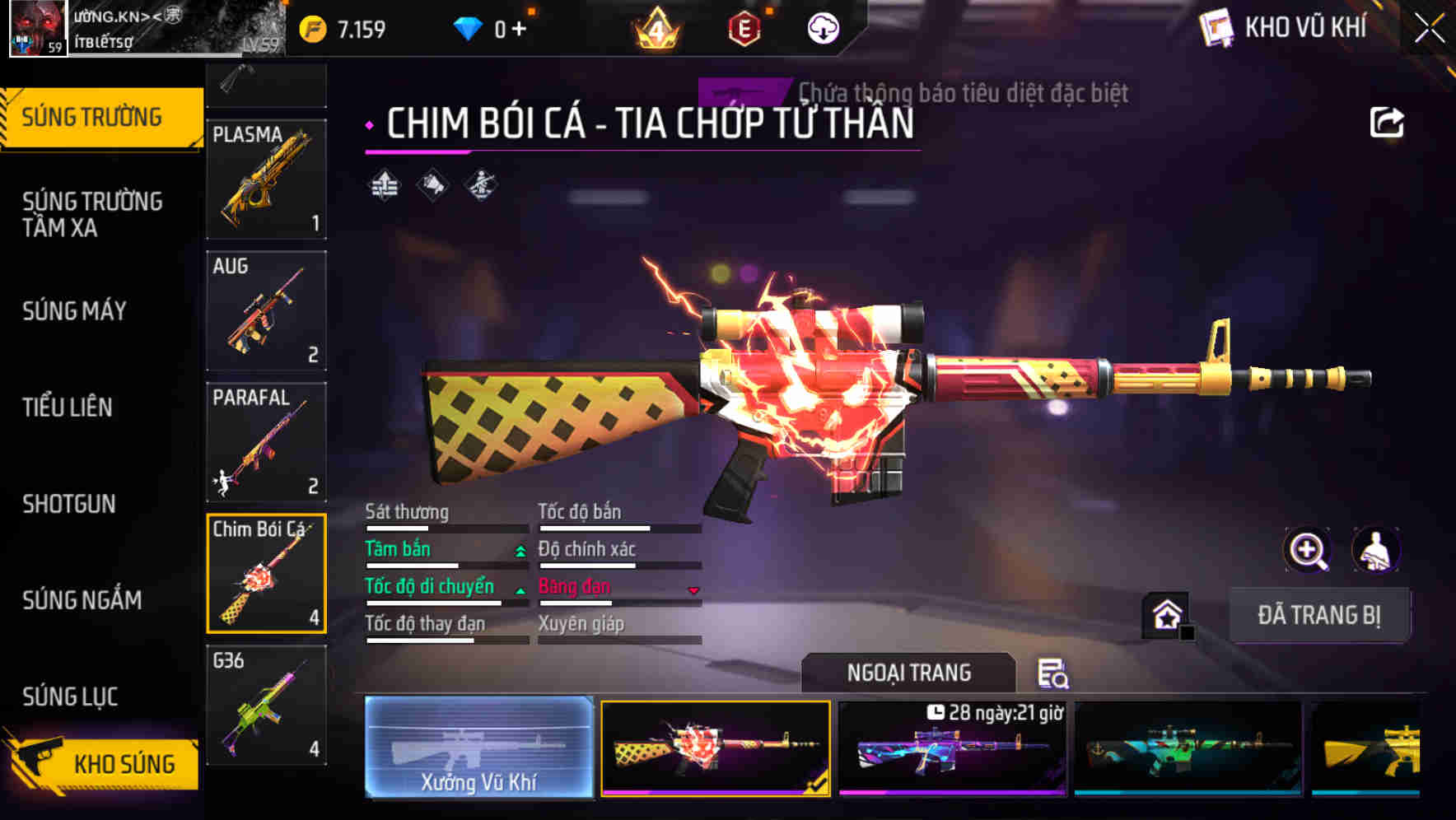The height and width of the screenshot is (820, 1456).
Task: Share the weapon using the share icon
Action: 1388,121
